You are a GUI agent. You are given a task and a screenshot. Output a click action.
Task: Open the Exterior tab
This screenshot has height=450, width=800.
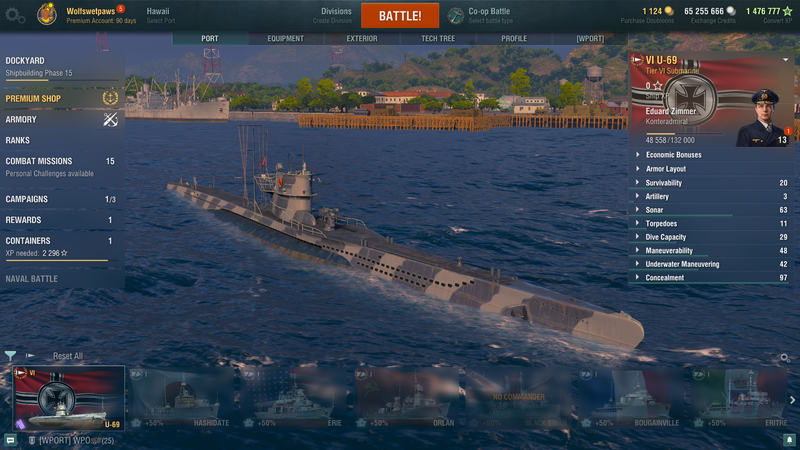pyautogui.click(x=362, y=39)
